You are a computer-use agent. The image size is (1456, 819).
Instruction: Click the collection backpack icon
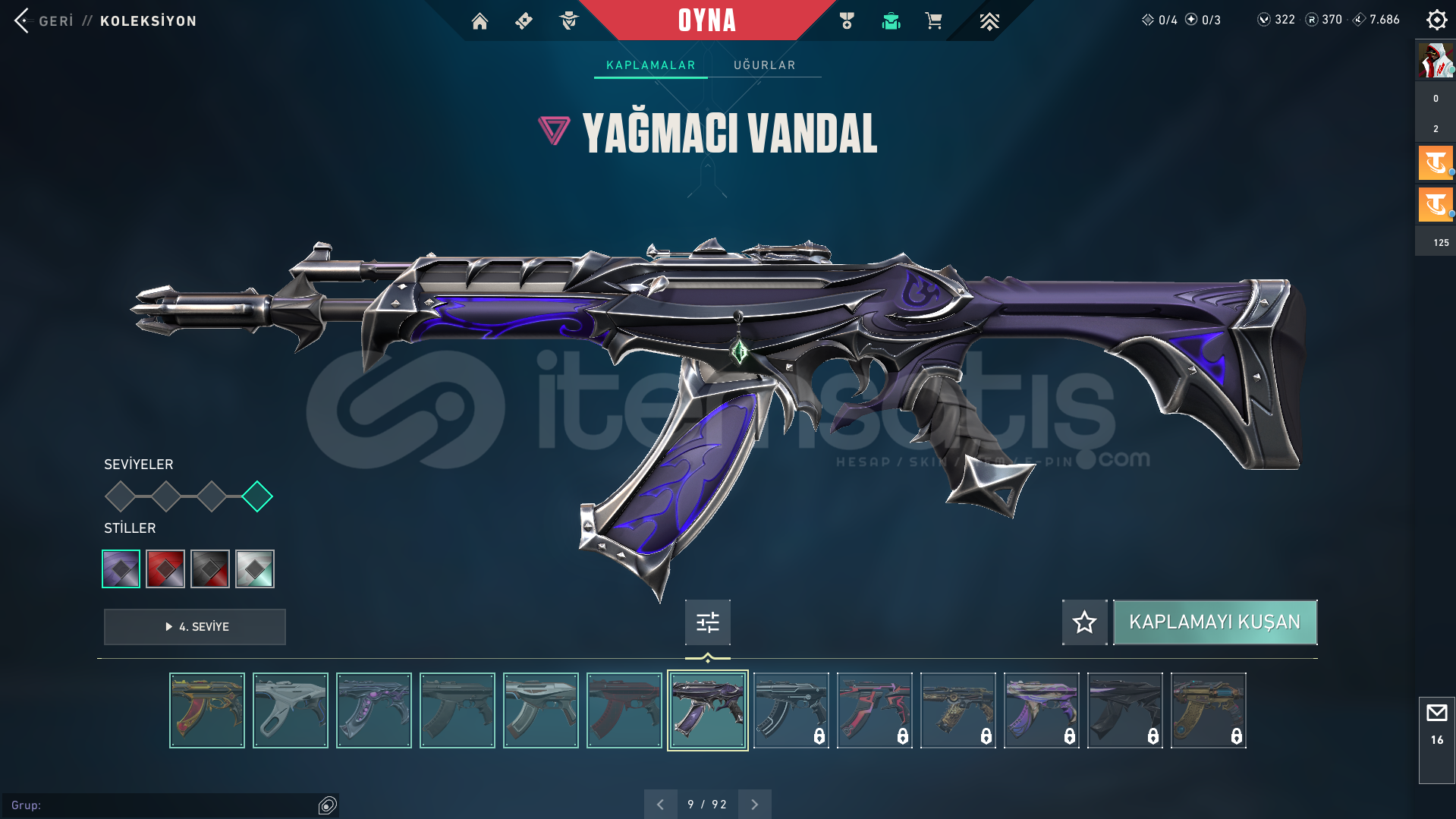(x=891, y=20)
